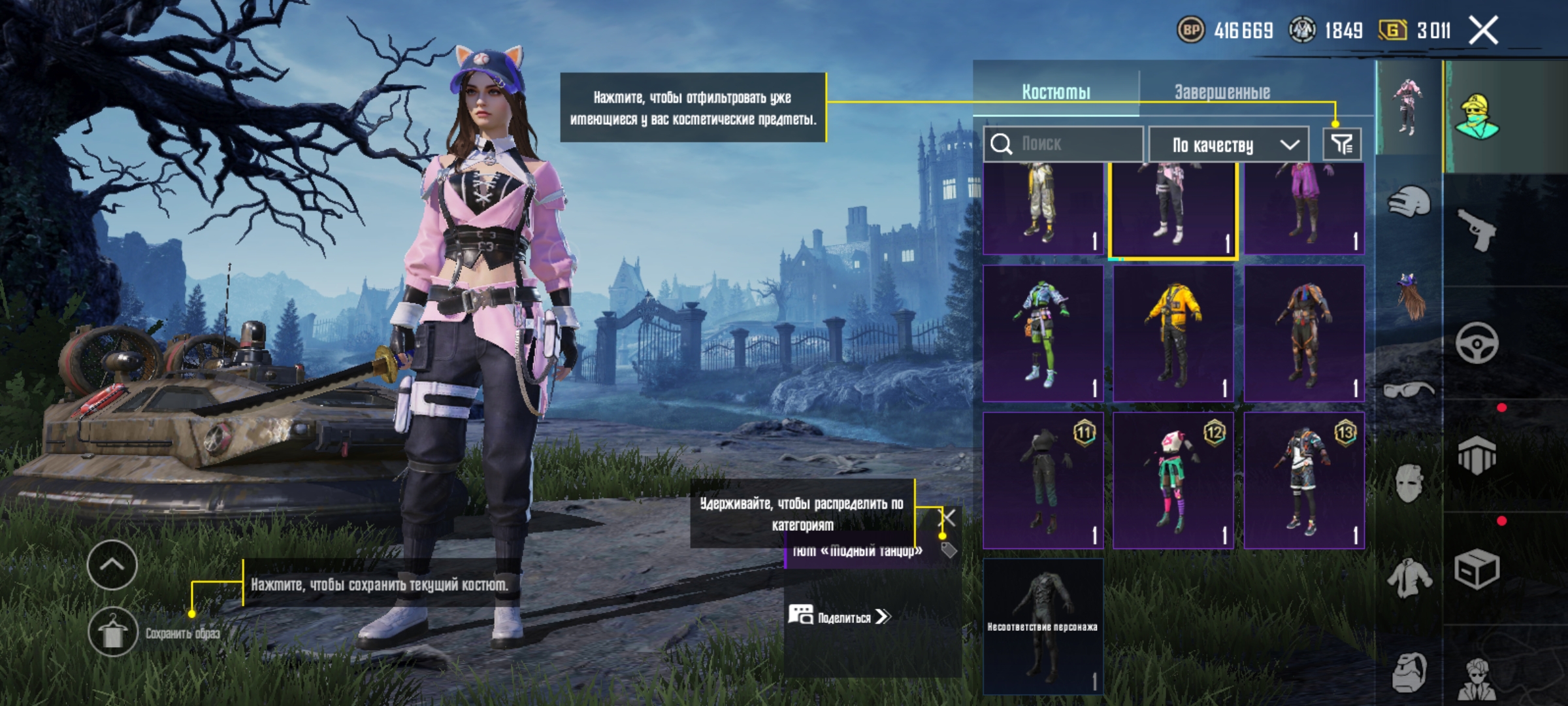This screenshot has height=706, width=1568.
Task: Pick the dark outfit with badge 11
Action: tap(1043, 480)
